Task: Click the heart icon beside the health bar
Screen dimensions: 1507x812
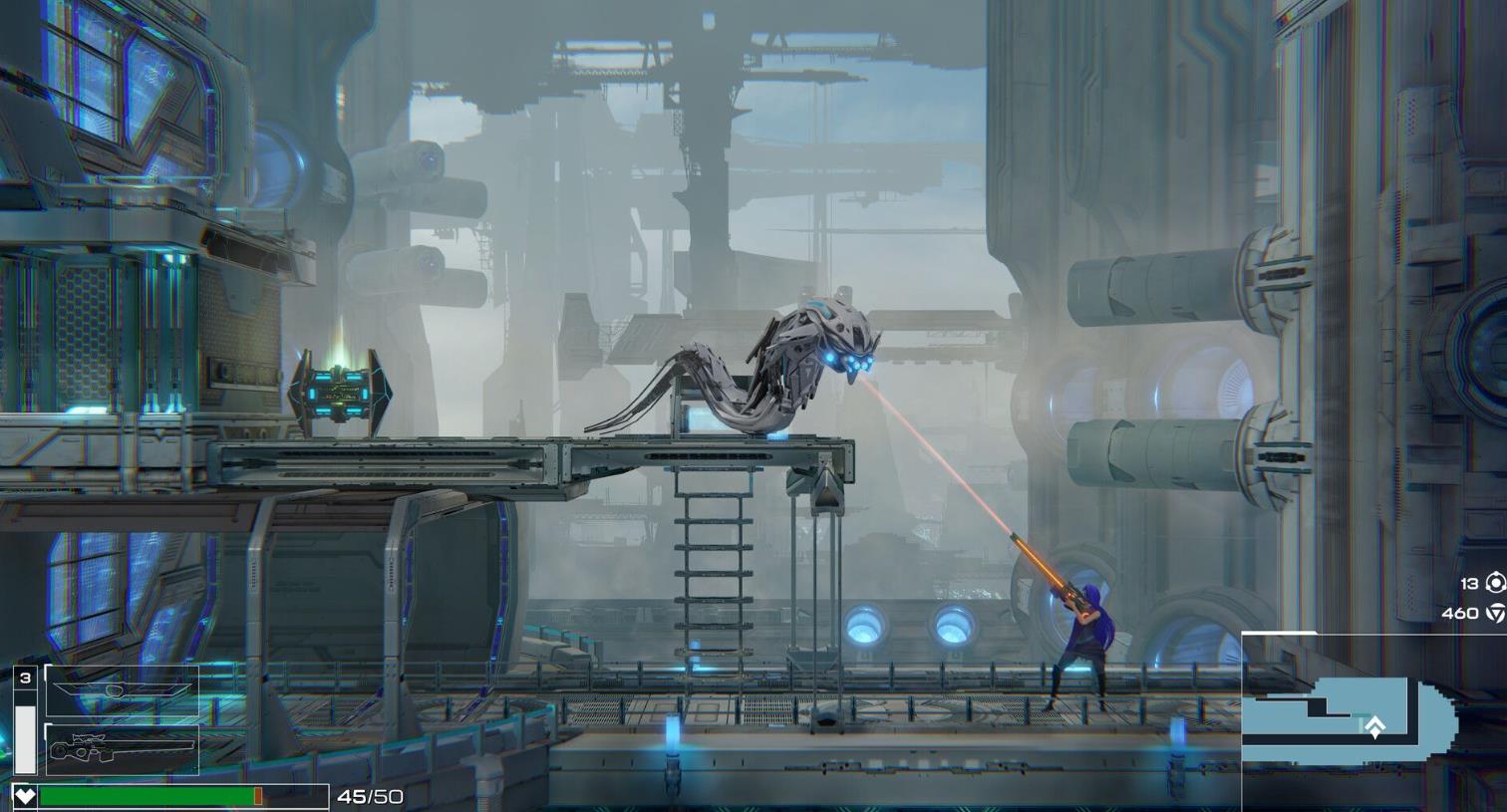Action: [25, 796]
